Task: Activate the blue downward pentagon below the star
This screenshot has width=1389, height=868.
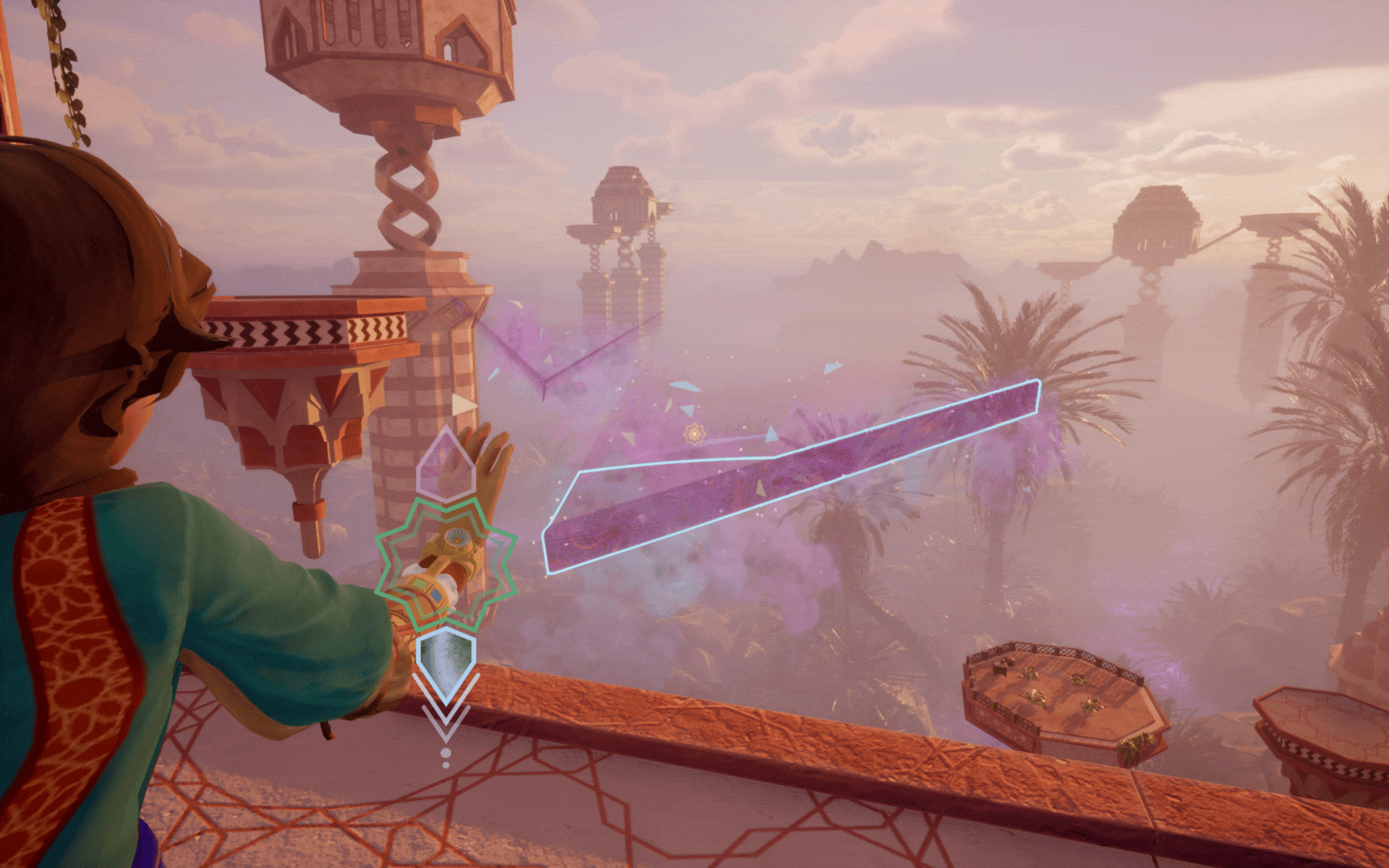Action: [x=446, y=661]
